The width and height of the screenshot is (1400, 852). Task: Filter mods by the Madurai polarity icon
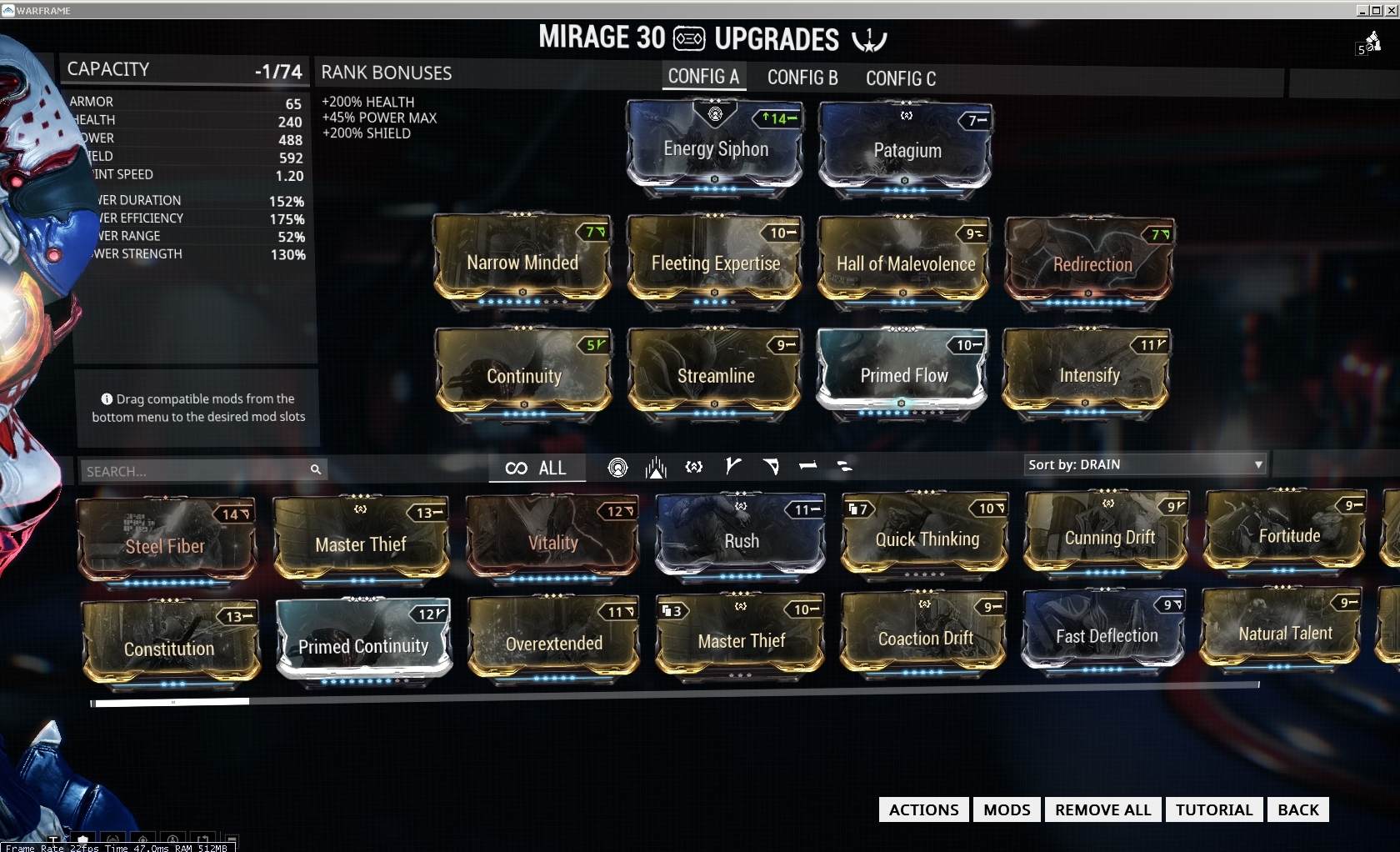pos(732,468)
